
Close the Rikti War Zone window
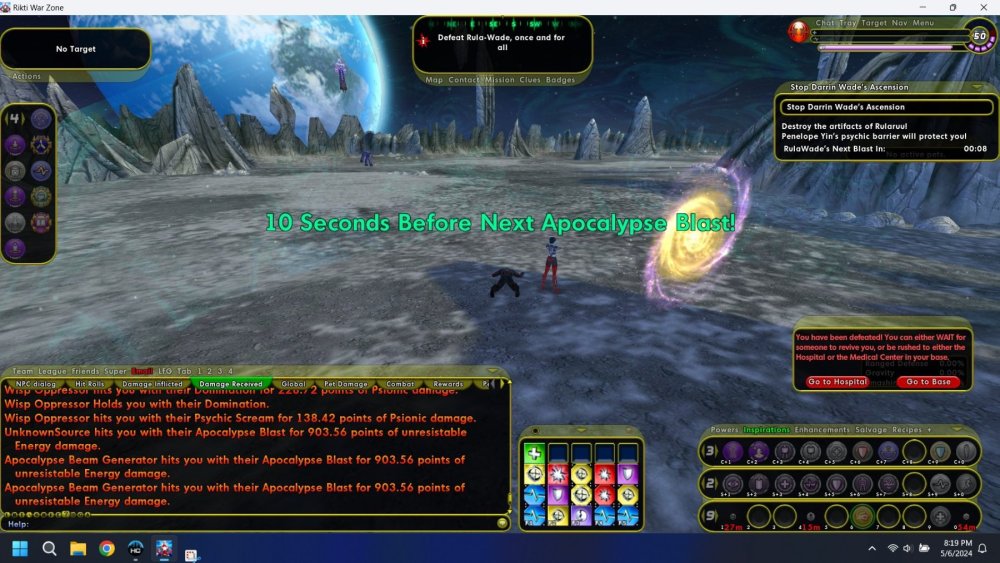click(980, 8)
